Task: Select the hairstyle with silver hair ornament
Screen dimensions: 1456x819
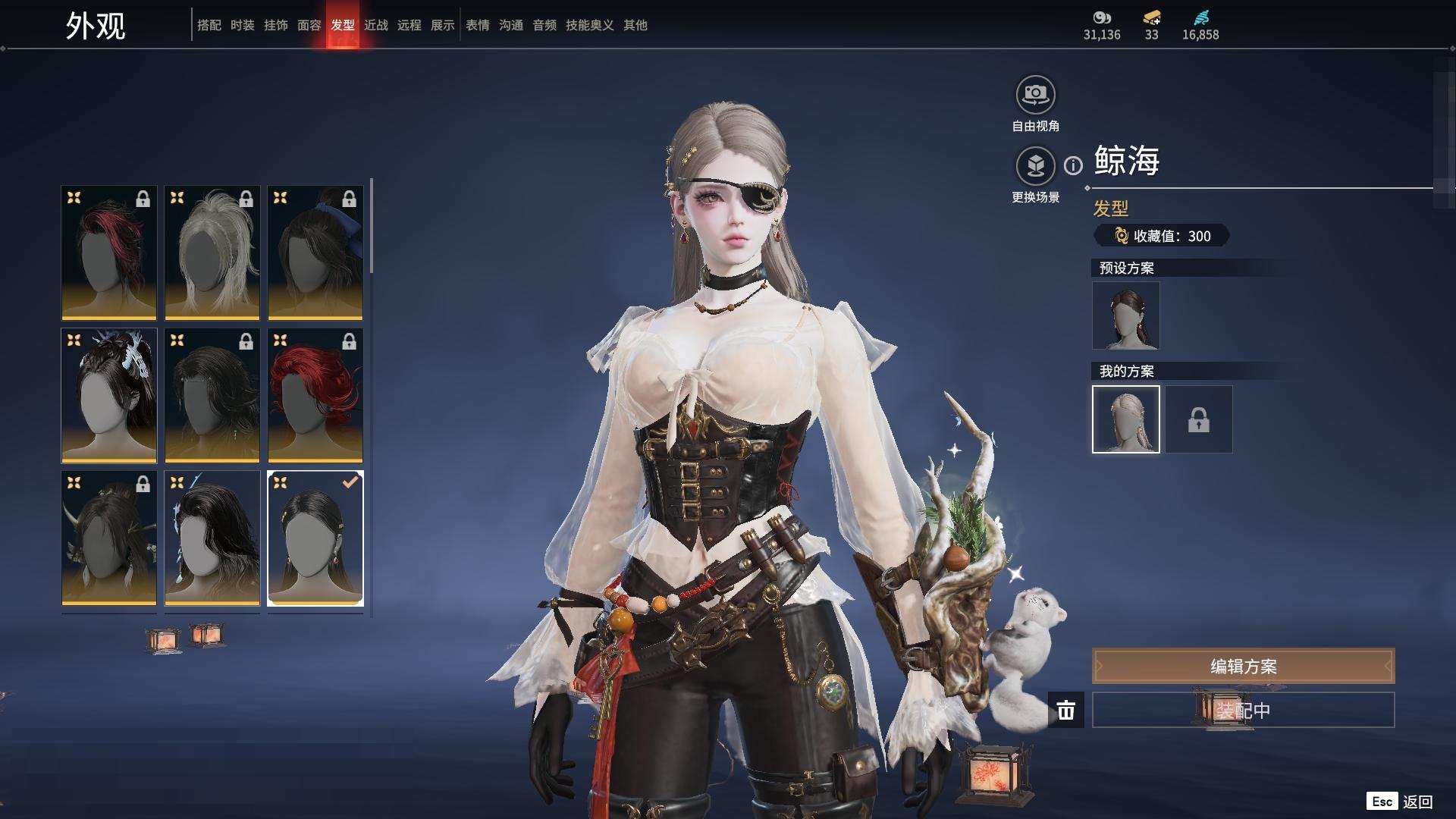Action: point(109,395)
